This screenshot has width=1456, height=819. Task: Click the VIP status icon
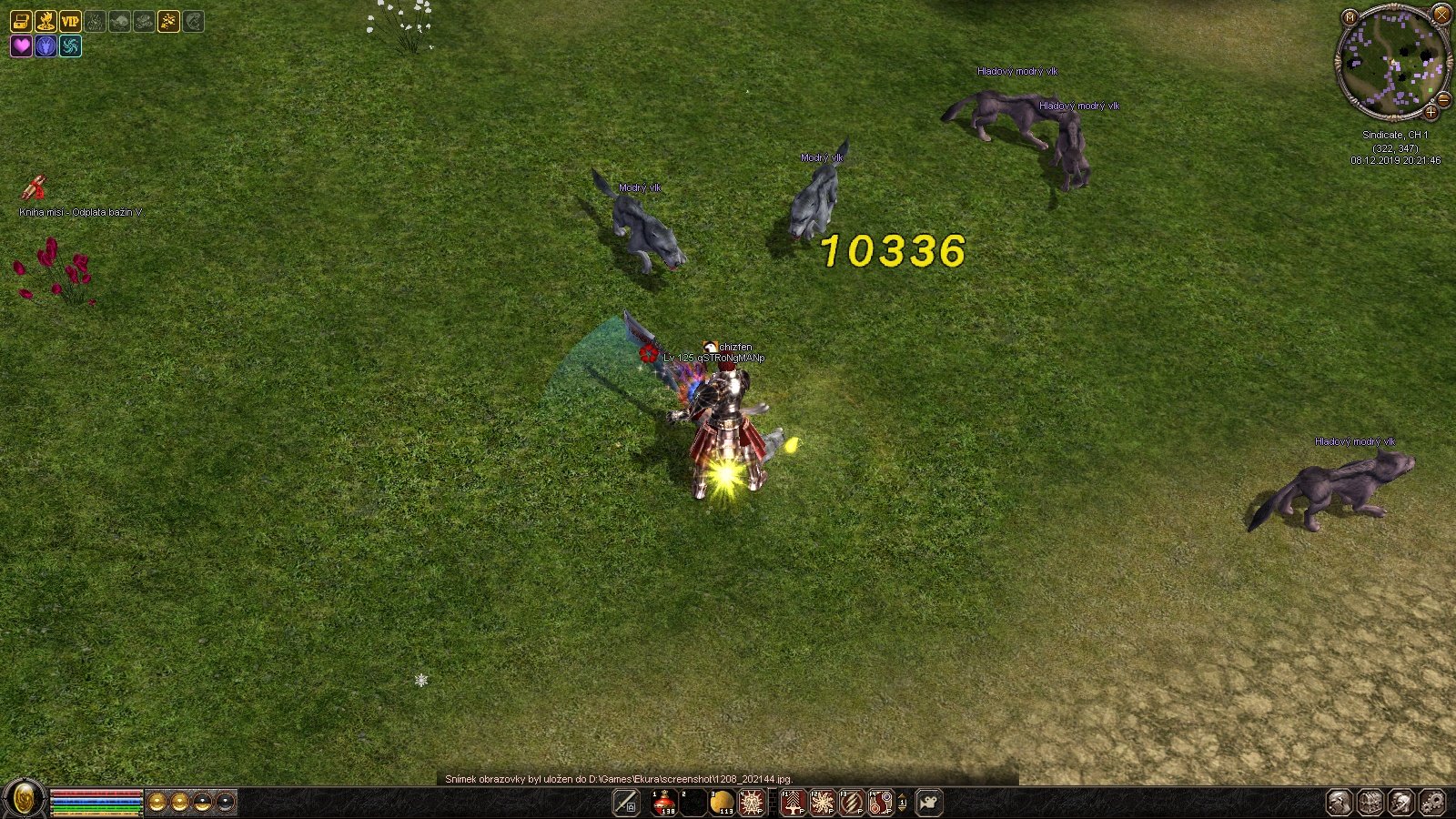pyautogui.click(x=69, y=21)
